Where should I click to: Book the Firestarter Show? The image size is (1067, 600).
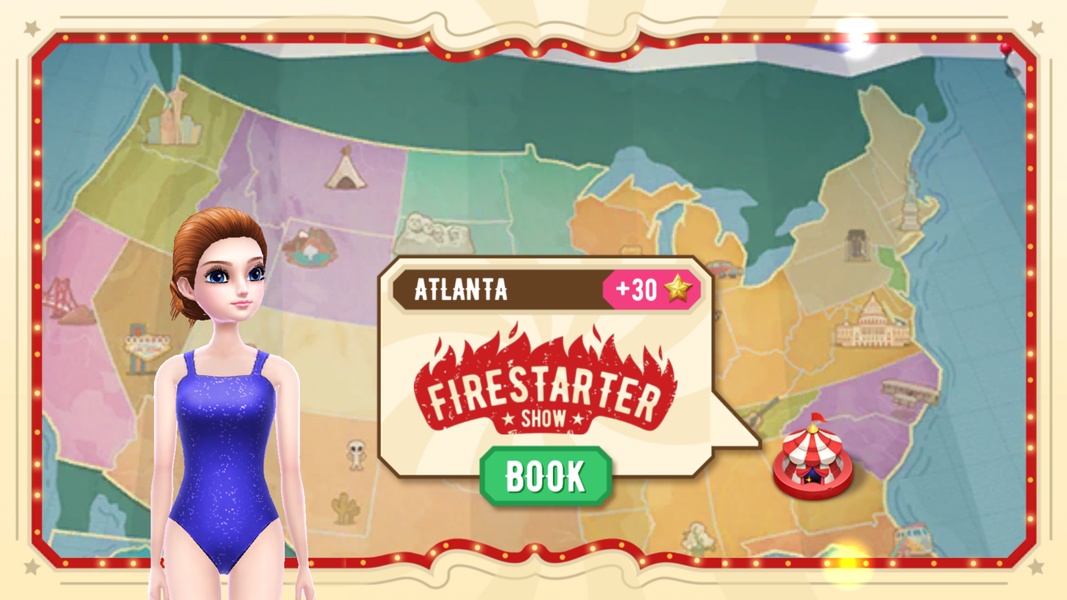point(545,476)
